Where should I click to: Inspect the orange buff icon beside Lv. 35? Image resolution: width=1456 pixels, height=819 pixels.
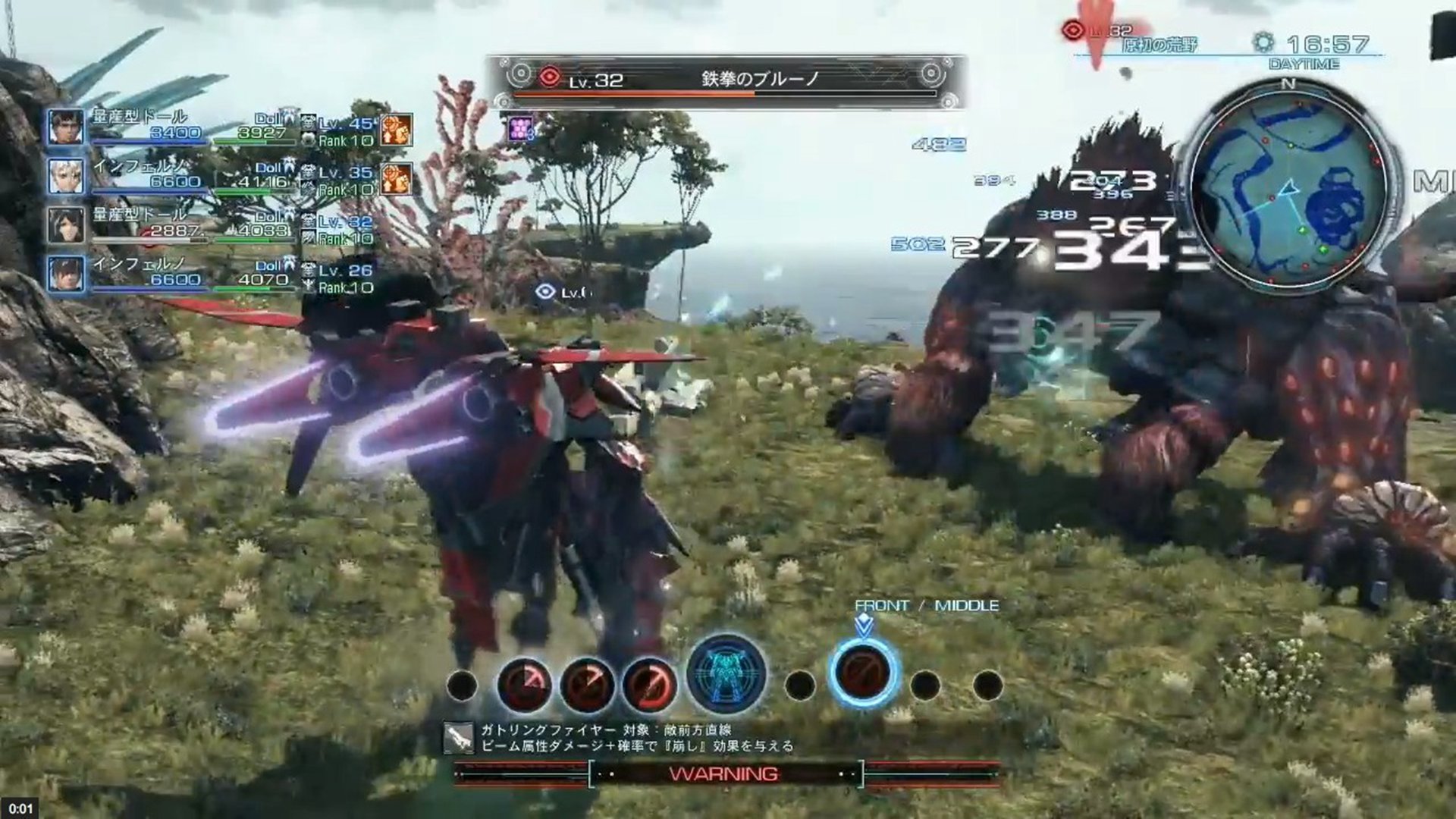(x=397, y=180)
